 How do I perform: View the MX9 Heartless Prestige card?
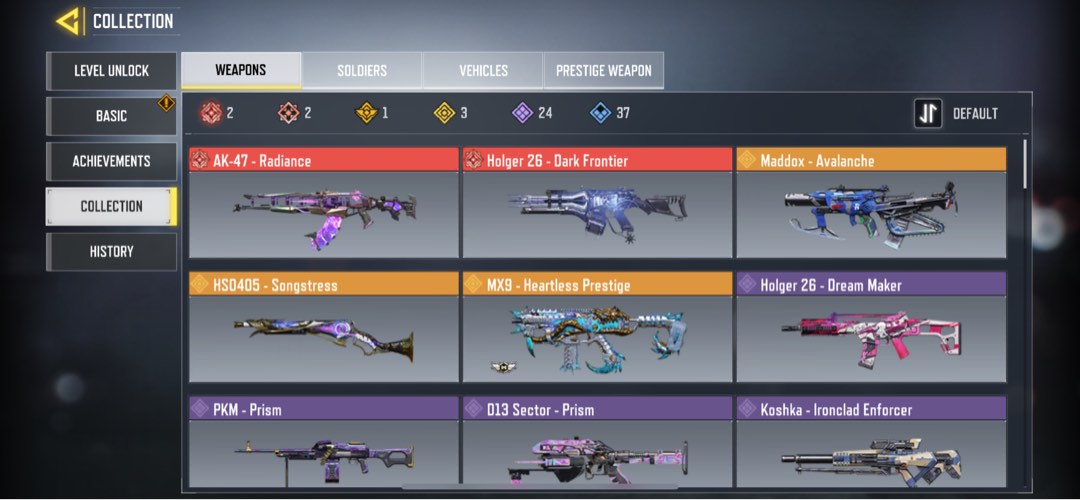[x=597, y=327]
